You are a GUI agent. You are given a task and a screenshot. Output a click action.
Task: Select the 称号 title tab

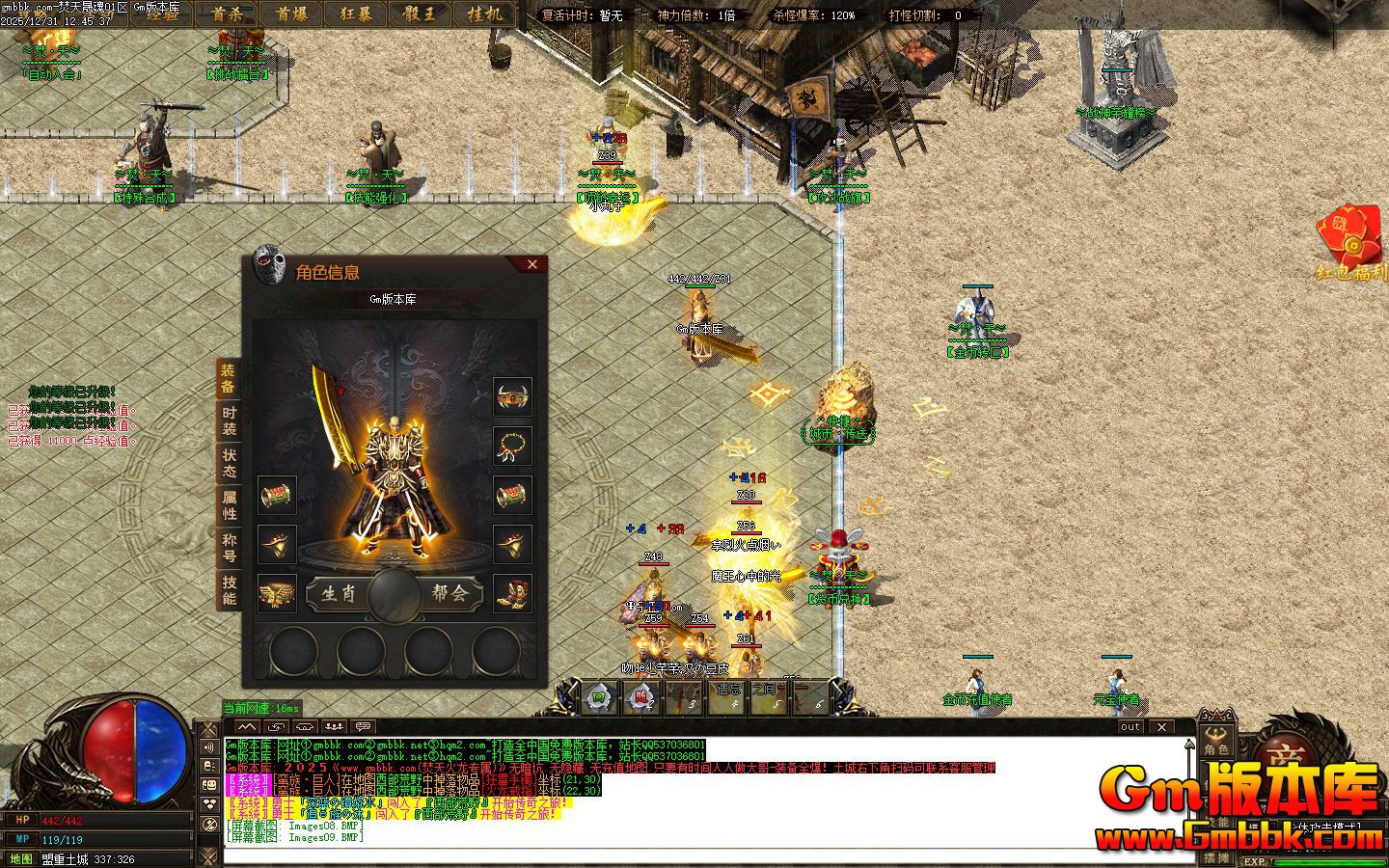tap(229, 547)
